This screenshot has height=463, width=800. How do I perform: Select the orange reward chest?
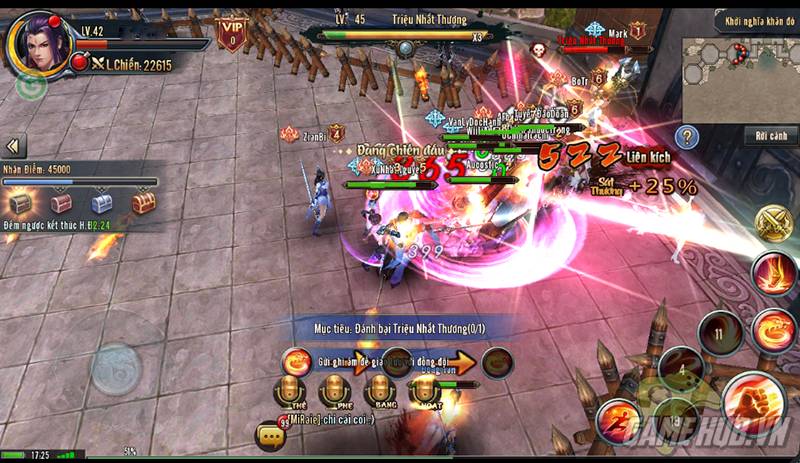[x=143, y=203]
